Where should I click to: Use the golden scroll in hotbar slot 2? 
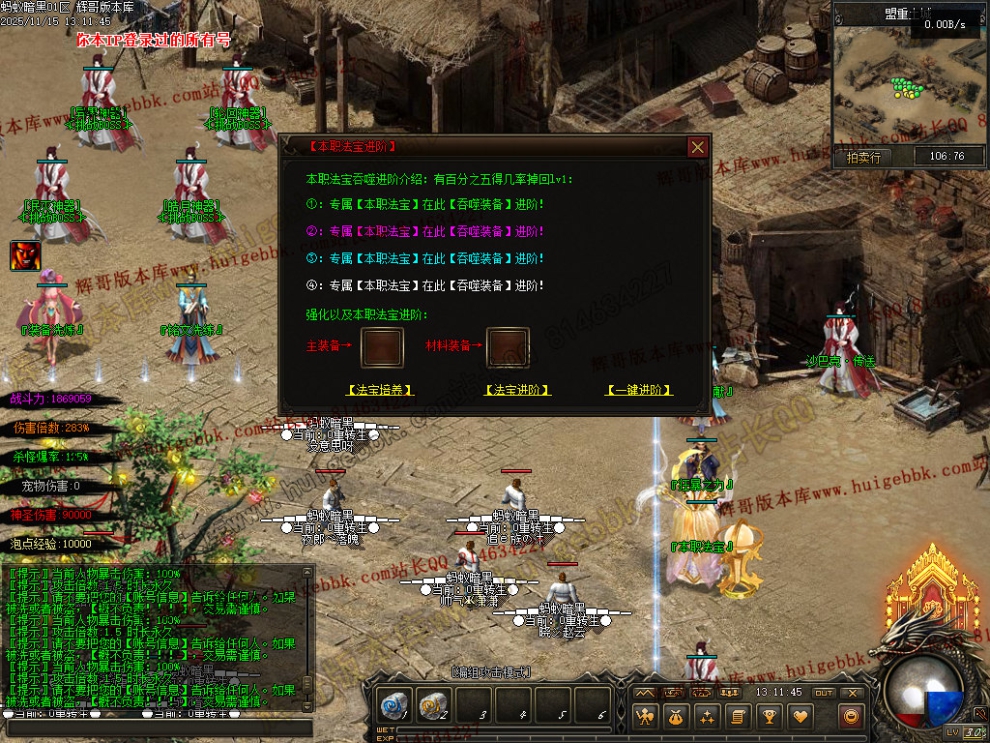coord(433,706)
